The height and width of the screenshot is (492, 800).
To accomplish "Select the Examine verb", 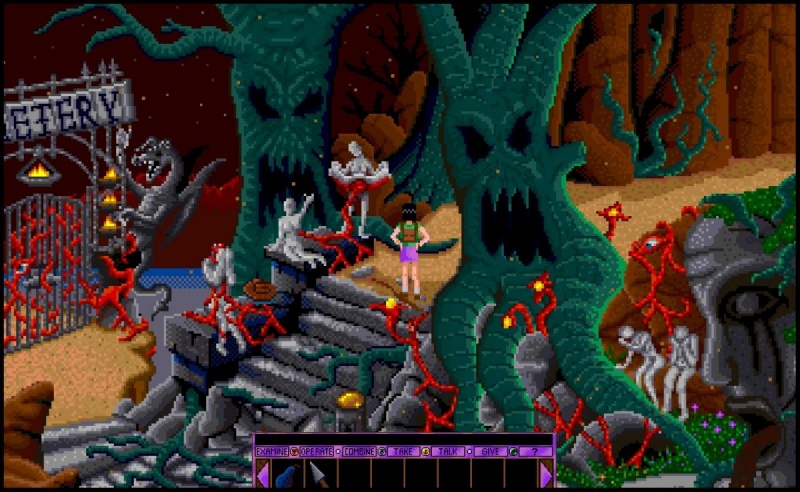I will coord(272,452).
